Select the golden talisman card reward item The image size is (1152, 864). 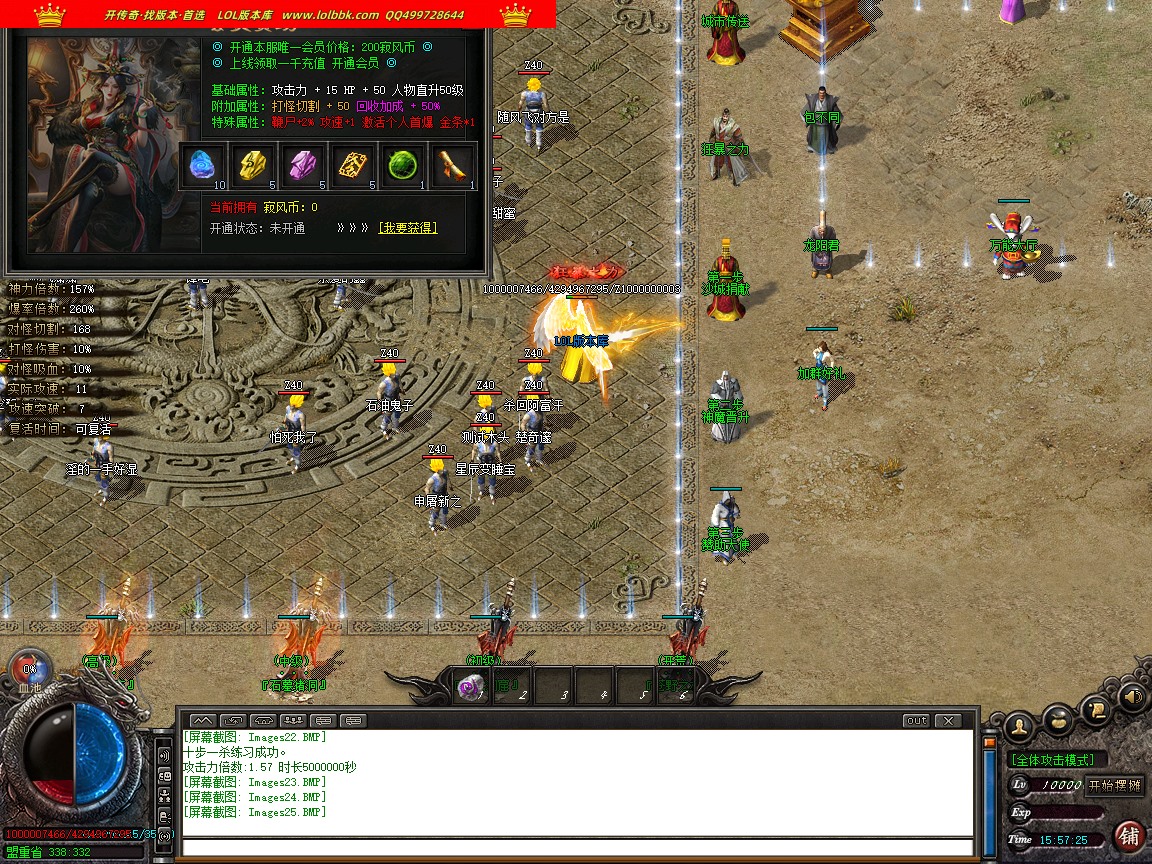(x=353, y=166)
